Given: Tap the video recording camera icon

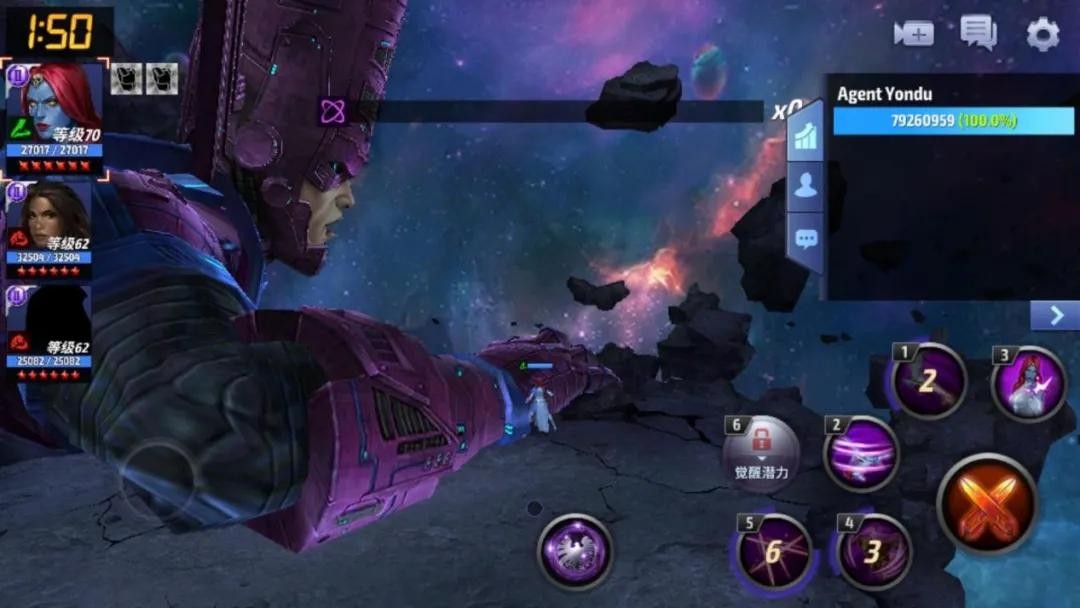Looking at the screenshot, I should point(913,33).
